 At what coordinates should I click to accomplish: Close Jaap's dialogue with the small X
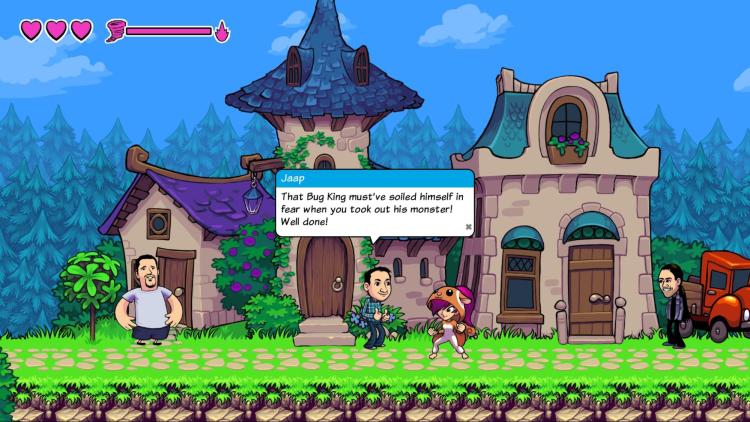tap(467, 227)
